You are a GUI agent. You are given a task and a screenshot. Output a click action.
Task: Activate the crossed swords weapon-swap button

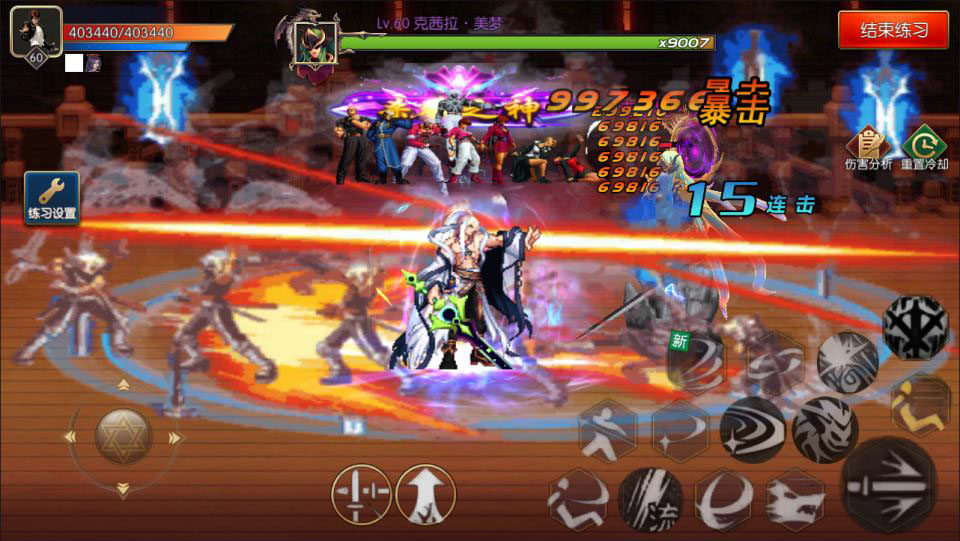pos(361,494)
